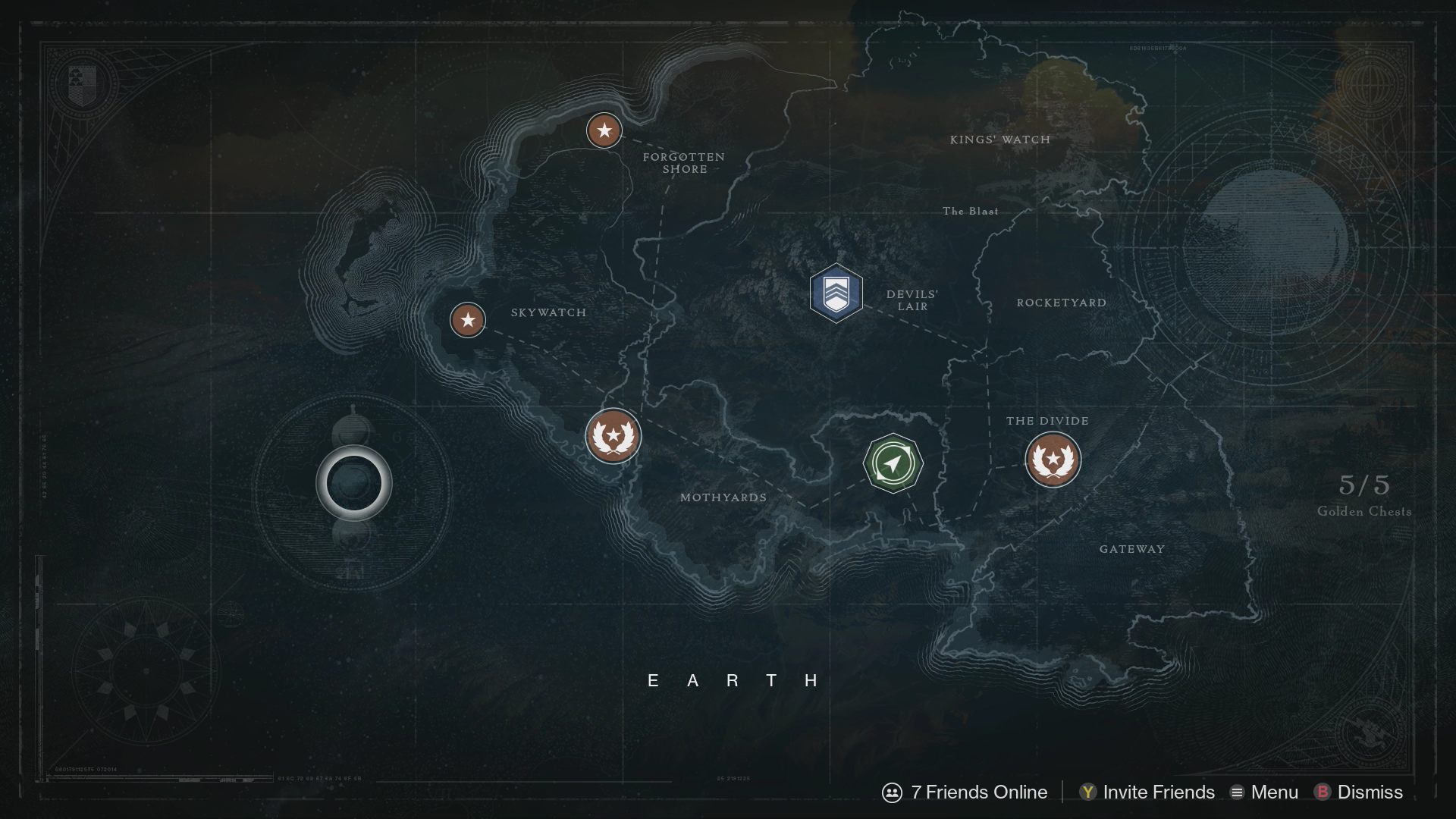The height and width of the screenshot is (819, 1456).
Task: Select the winged mission node below Skywatch
Action: pyautogui.click(x=615, y=436)
